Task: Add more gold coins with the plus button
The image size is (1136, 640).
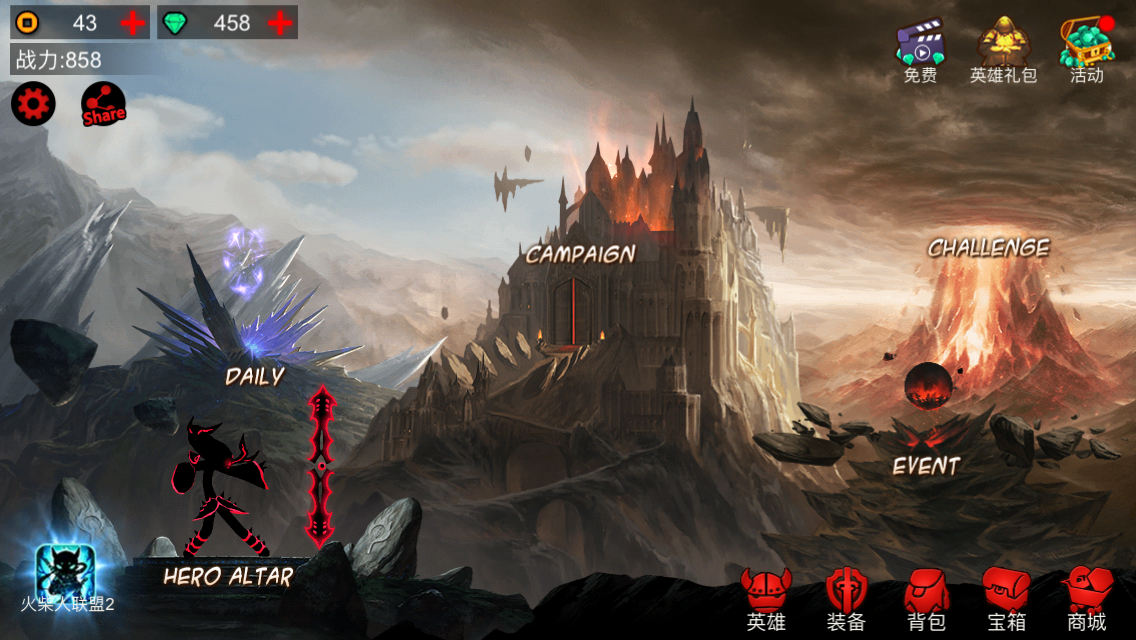Action: click(x=132, y=22)
